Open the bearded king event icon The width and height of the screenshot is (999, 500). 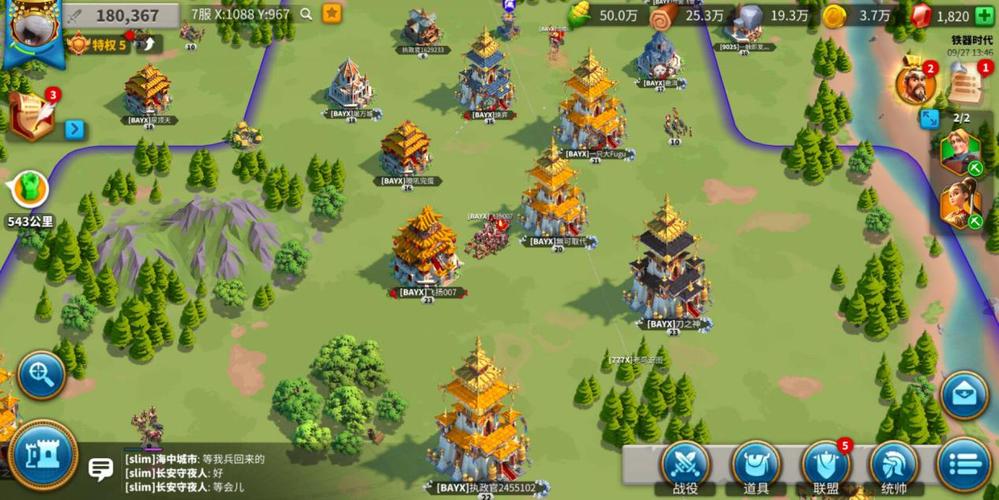point(914,85)
